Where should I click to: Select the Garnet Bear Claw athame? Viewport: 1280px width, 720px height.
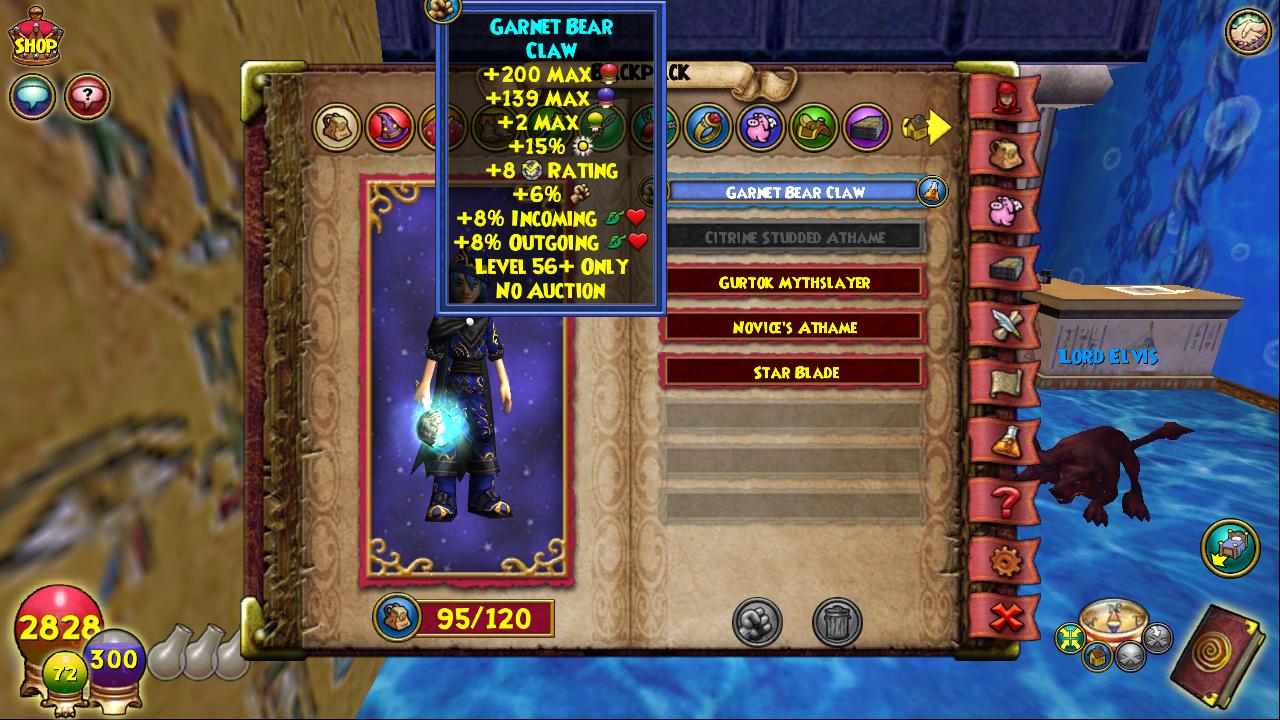click(795, 192)
